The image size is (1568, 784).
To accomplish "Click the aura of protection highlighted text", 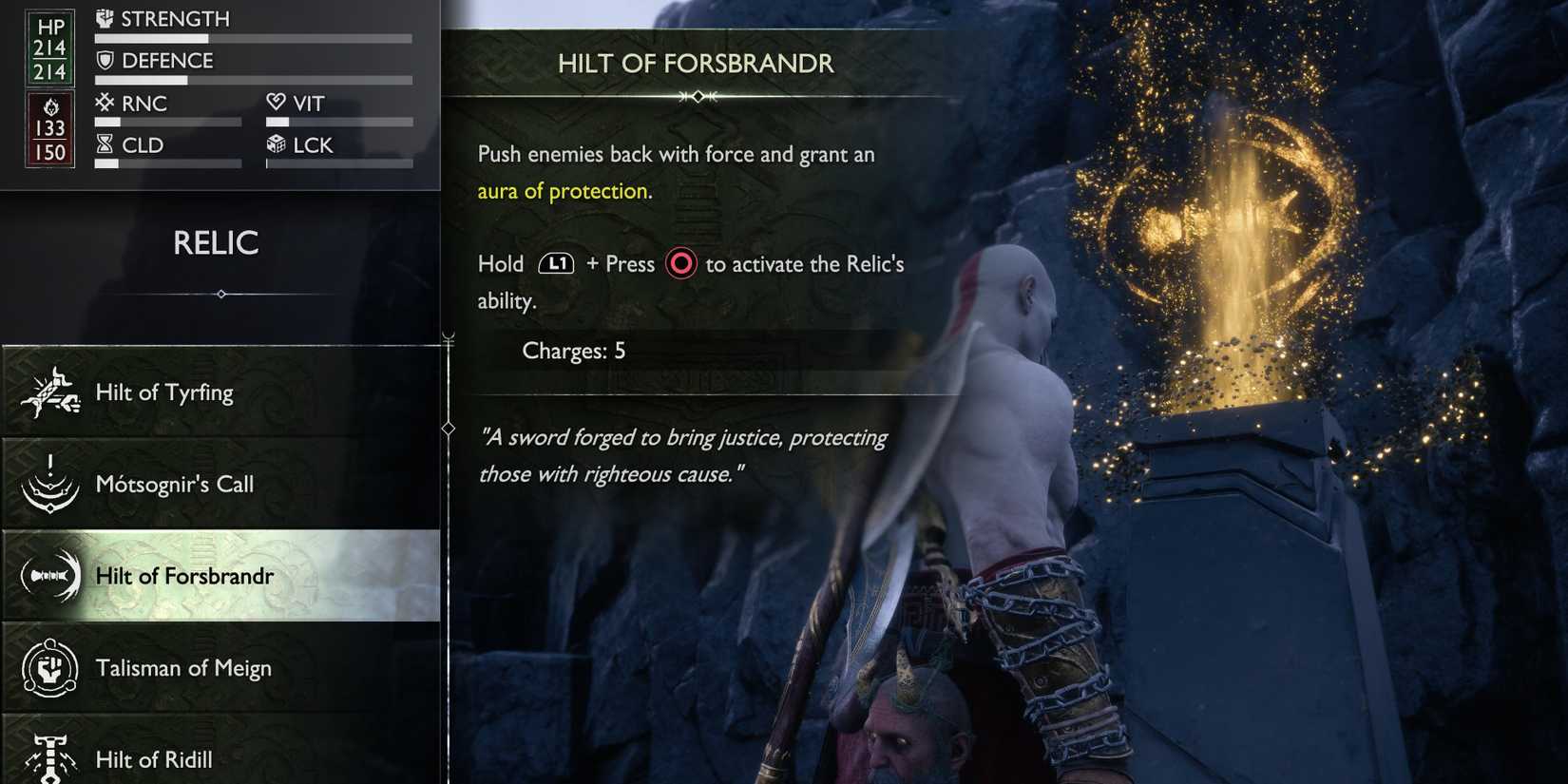I will click(x=563, y=190).
